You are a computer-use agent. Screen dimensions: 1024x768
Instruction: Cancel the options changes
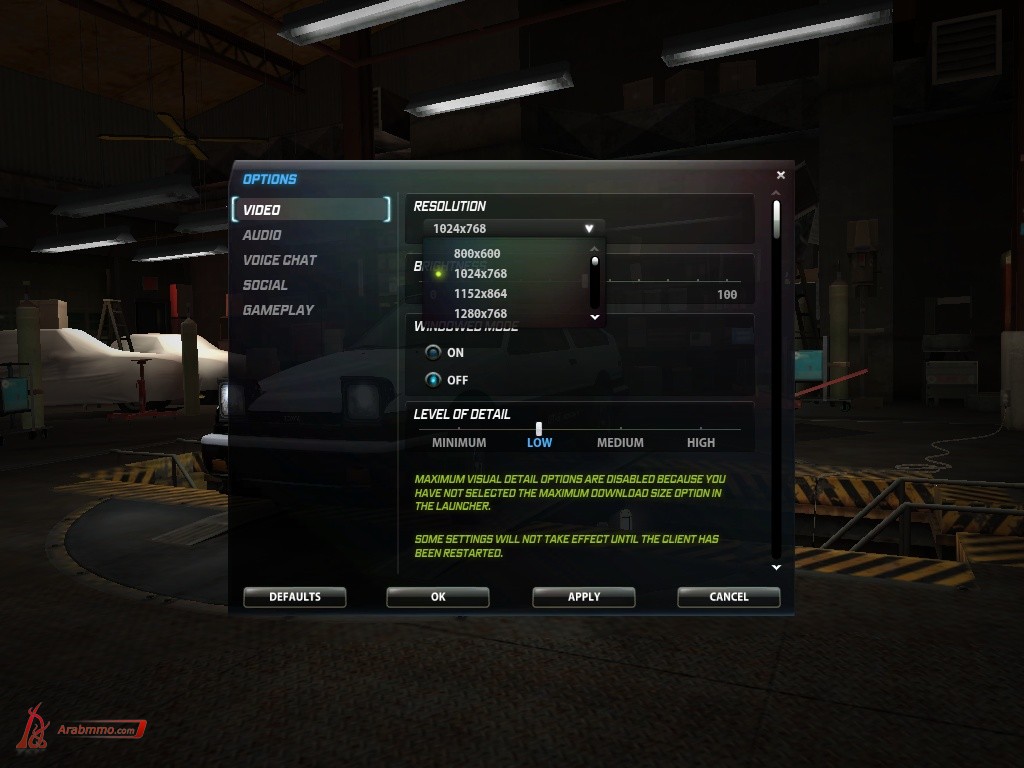click(x=728, y=597)
